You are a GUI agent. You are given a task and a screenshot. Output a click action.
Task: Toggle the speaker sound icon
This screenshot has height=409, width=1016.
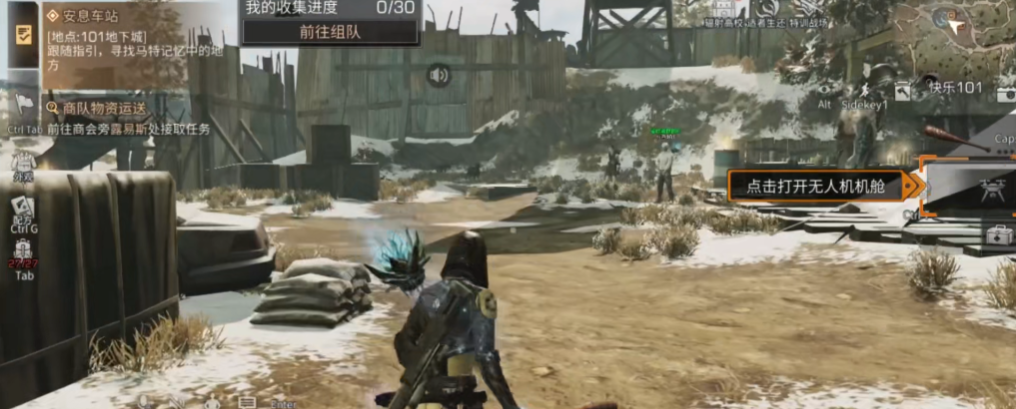(x=437, y=75)
